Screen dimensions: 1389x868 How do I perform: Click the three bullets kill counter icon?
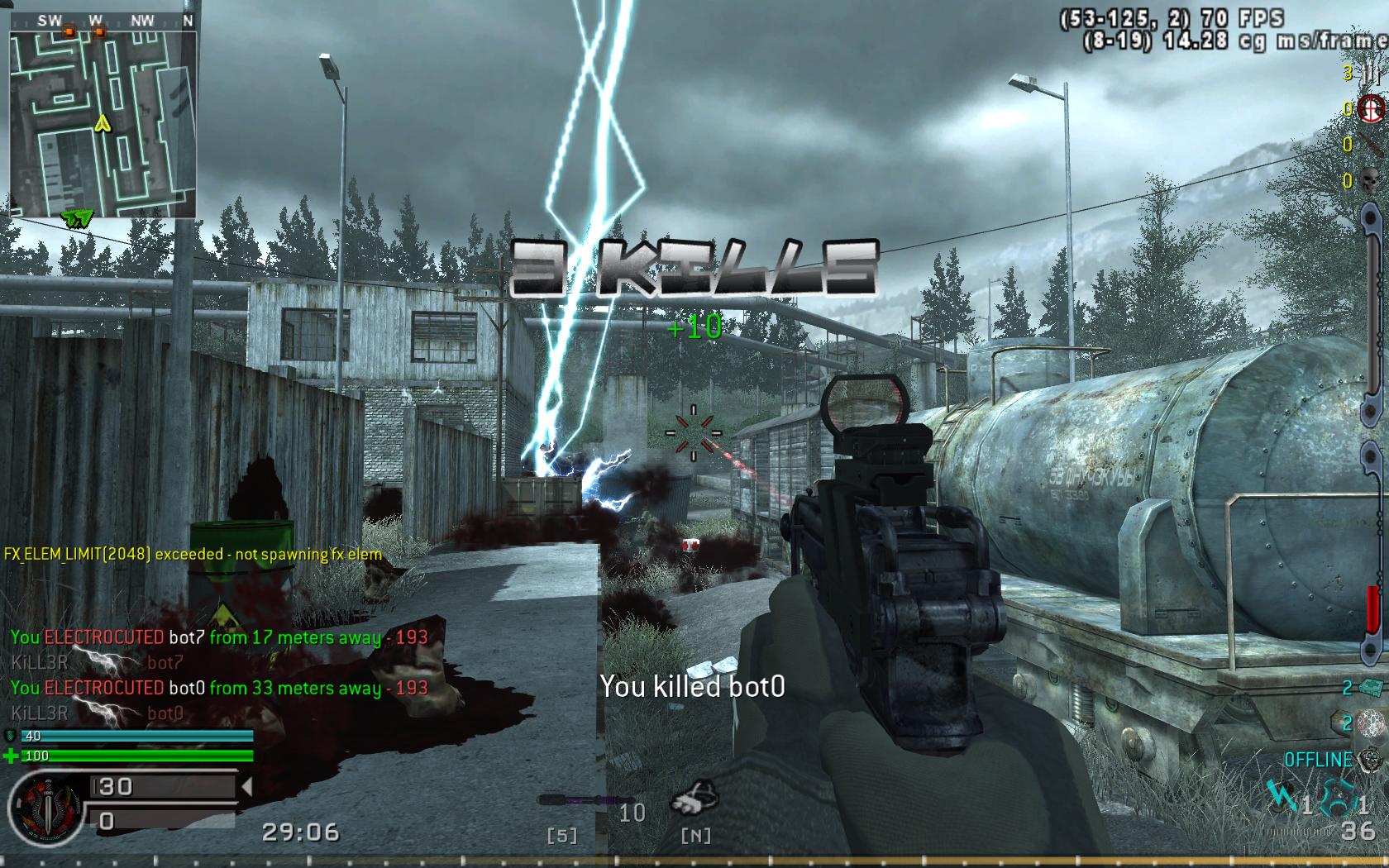tap(1373, 74)
